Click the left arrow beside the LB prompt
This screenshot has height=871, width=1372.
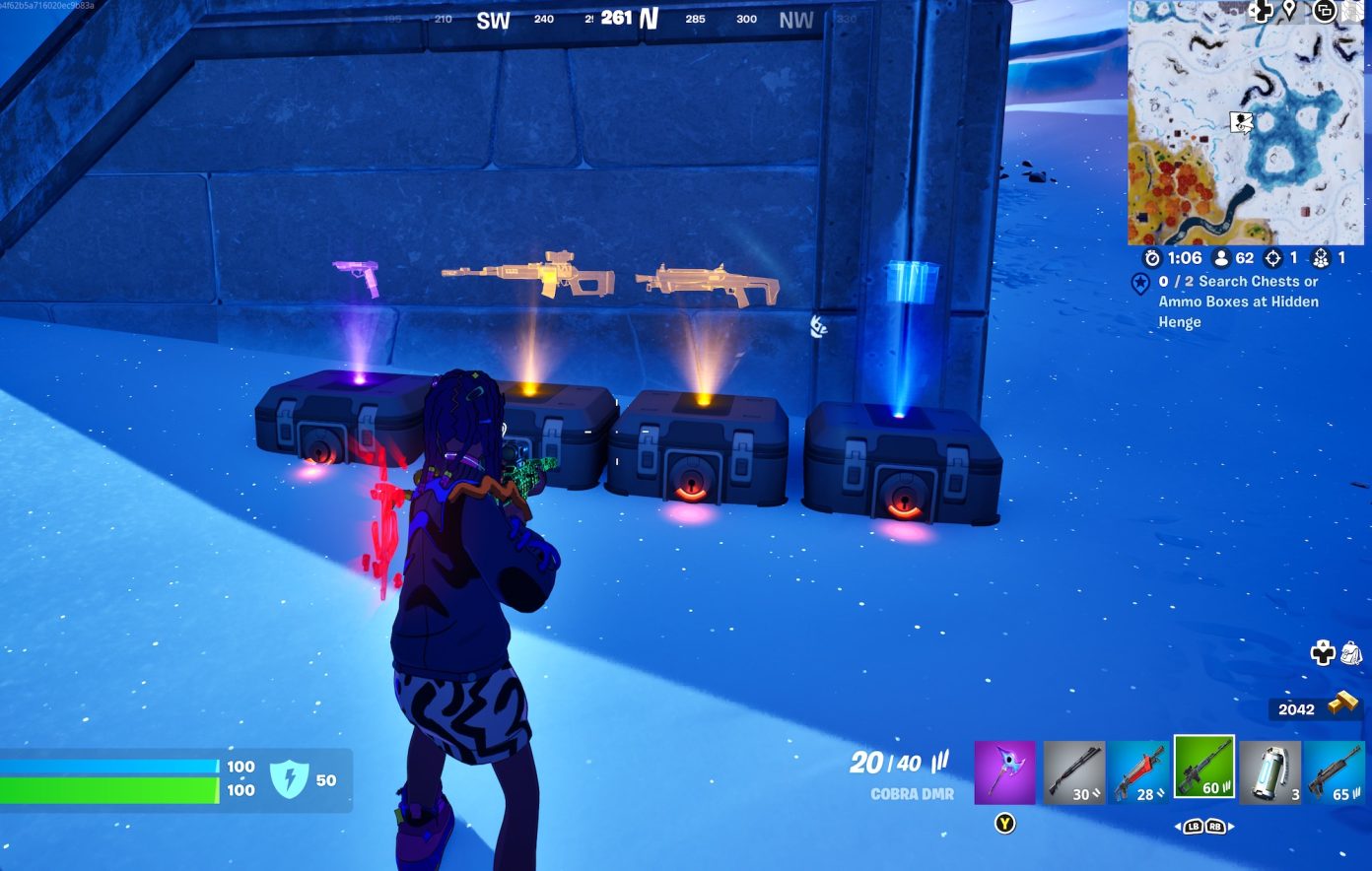click(1178, 827)
